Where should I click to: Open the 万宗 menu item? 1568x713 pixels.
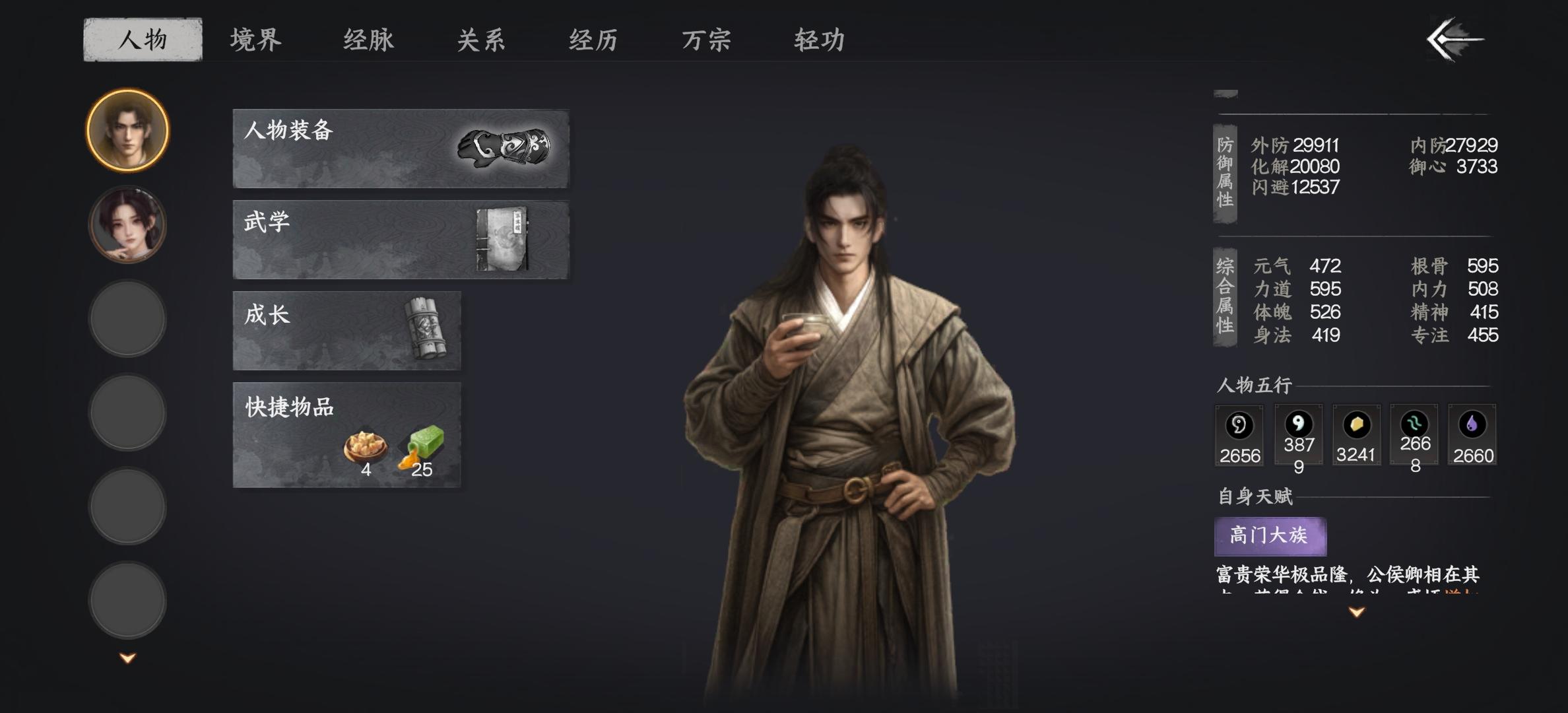pyautogui.click(x=707, y=40)
